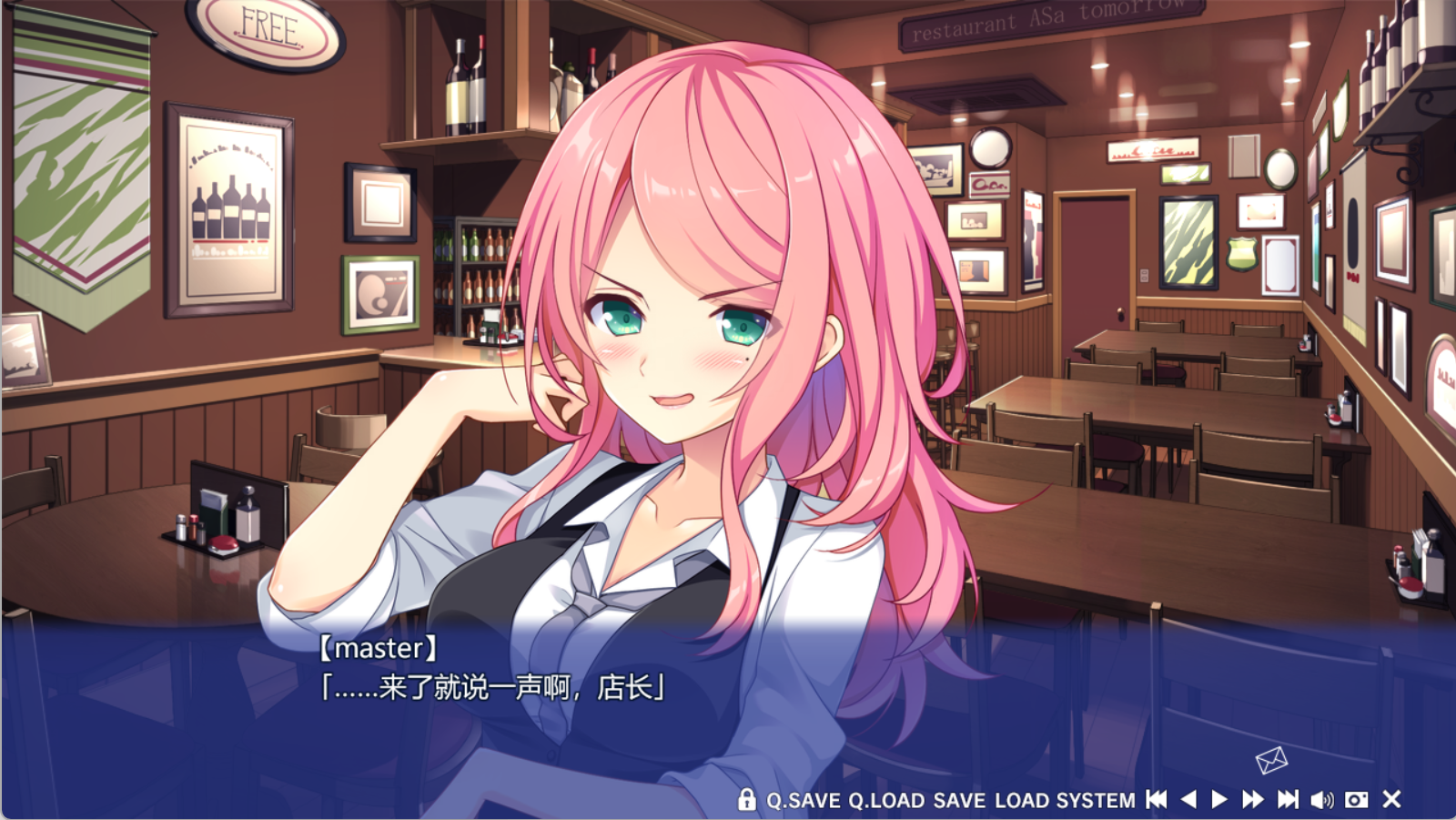
Task: Open the SYSTEM menu
Action: [x=1096, y=801]
